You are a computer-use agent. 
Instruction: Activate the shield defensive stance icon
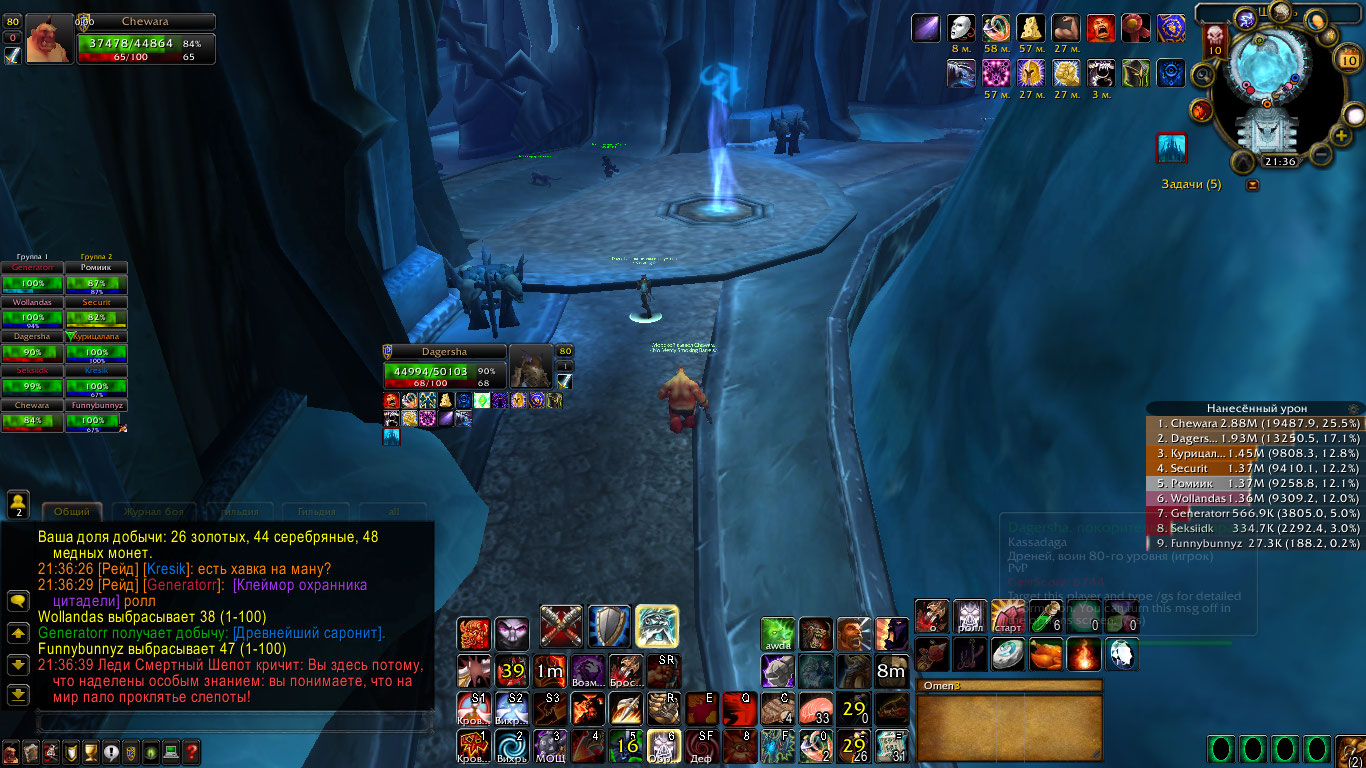click(609, 626)
